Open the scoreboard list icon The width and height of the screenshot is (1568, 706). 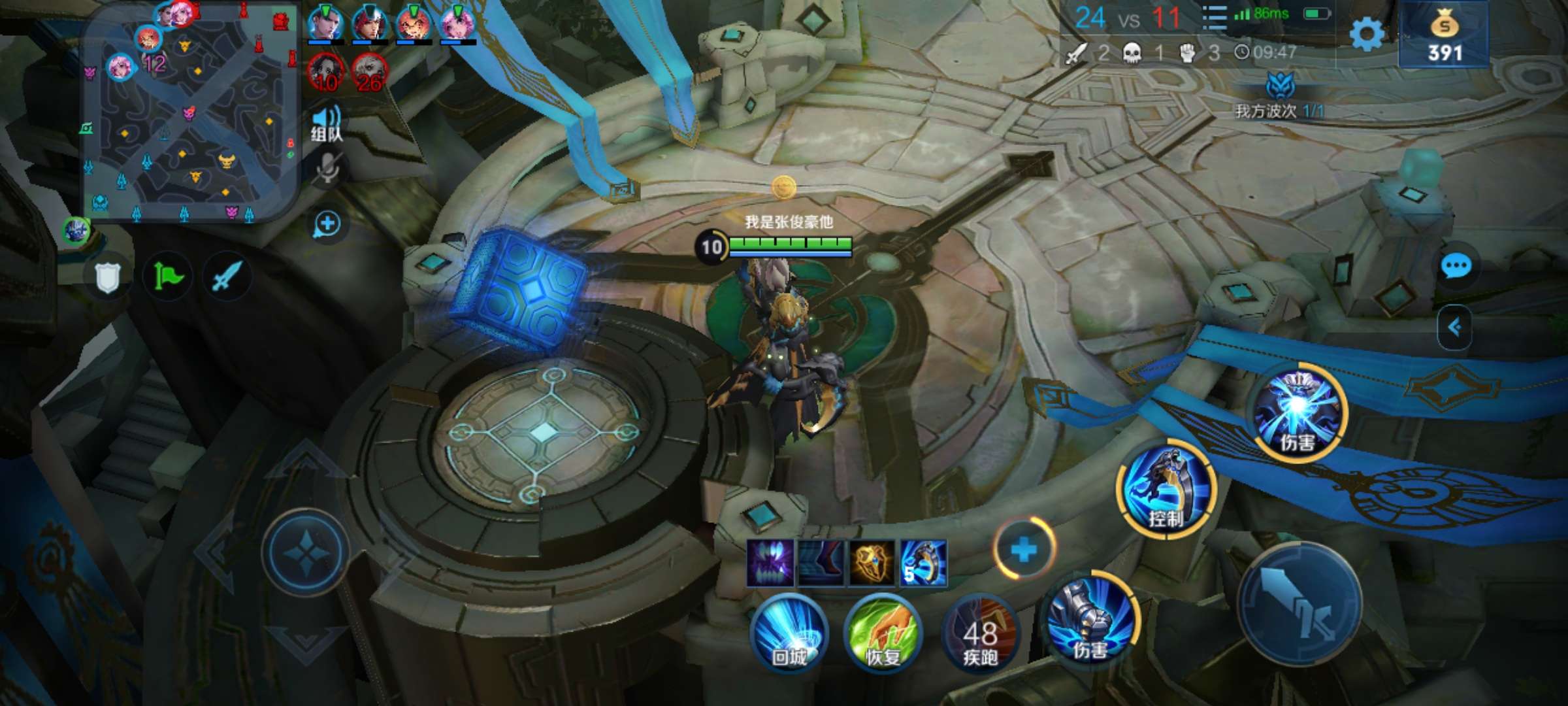(x=1214, y=18)
